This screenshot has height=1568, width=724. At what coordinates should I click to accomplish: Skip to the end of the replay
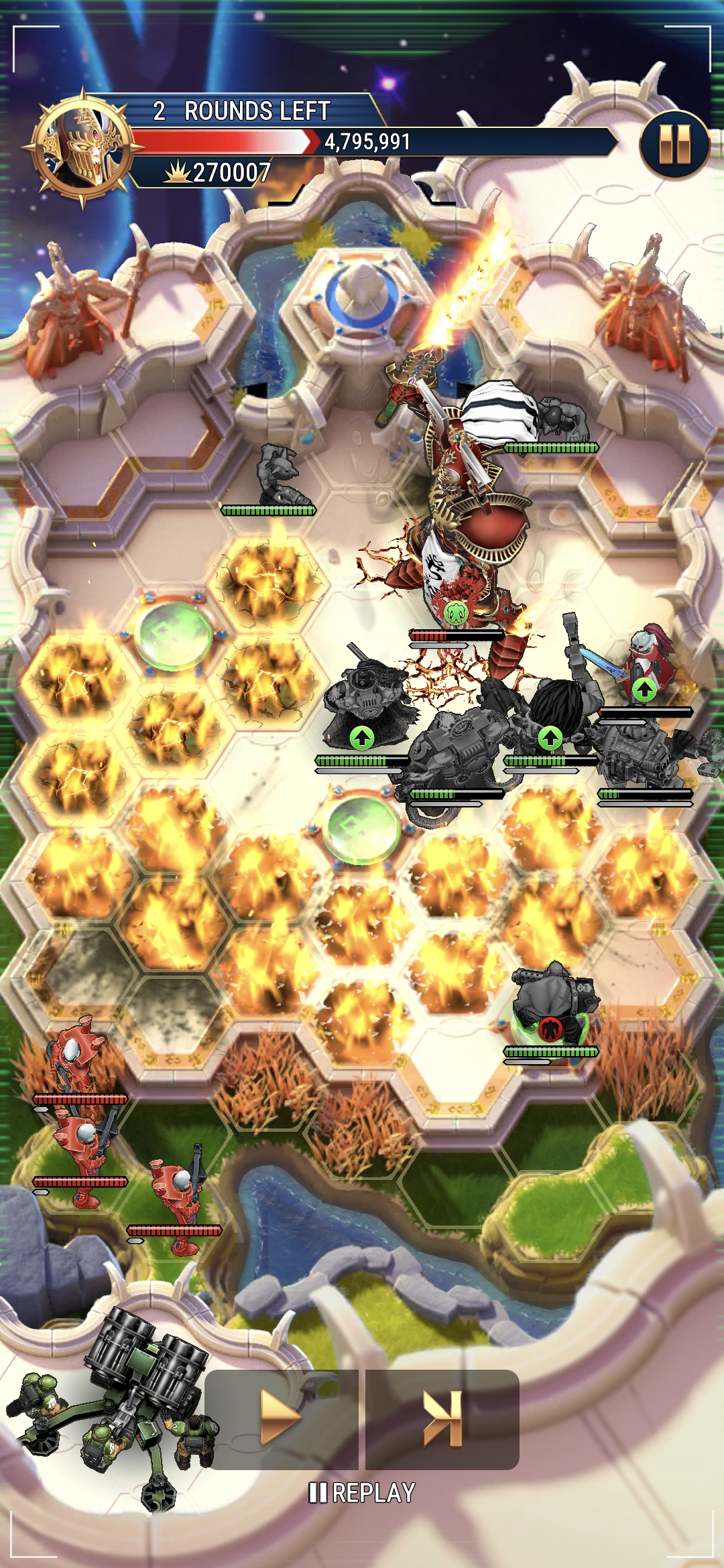coord(442,1419)
